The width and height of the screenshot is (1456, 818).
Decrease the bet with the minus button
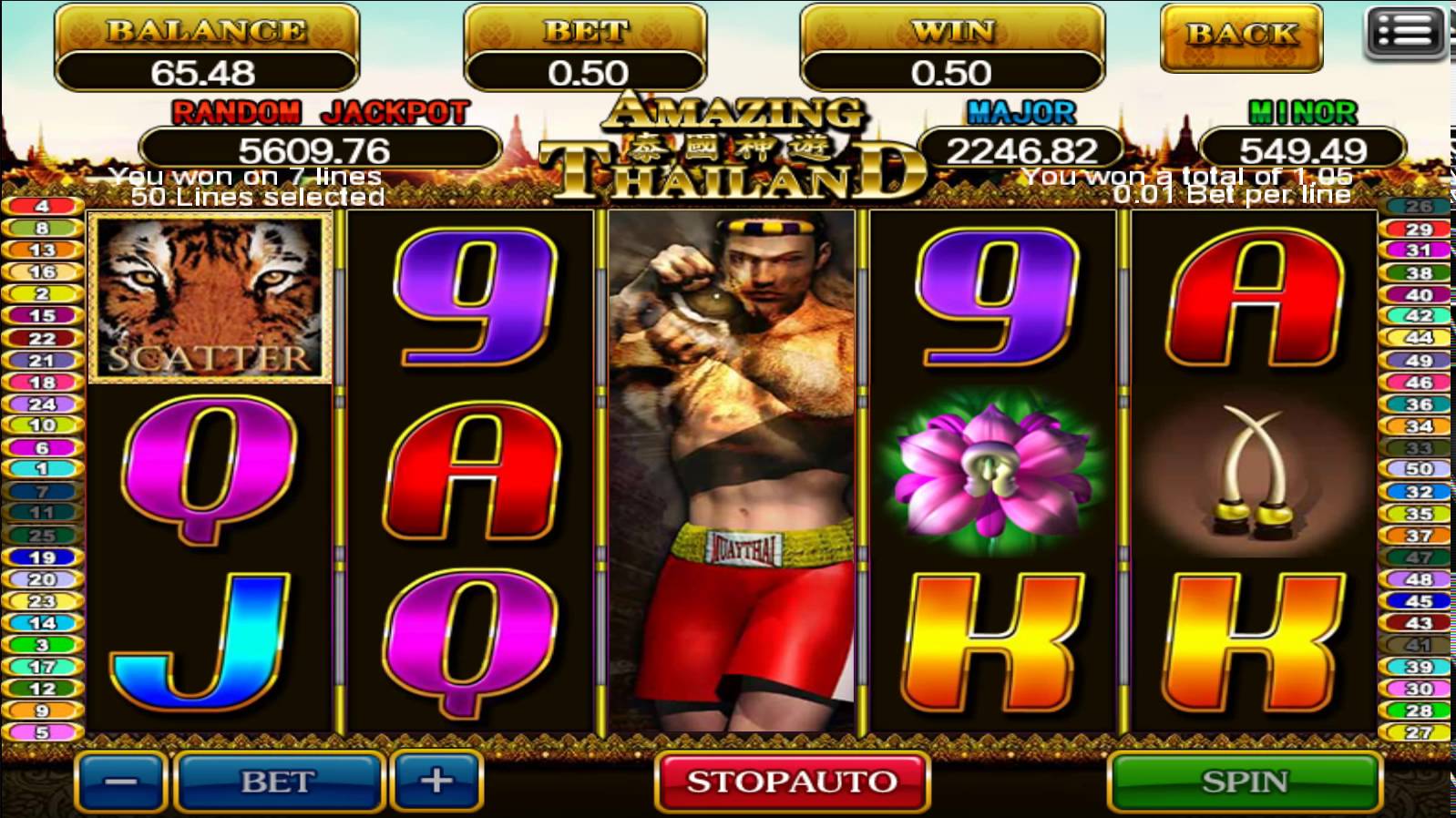tap(120, 782)
